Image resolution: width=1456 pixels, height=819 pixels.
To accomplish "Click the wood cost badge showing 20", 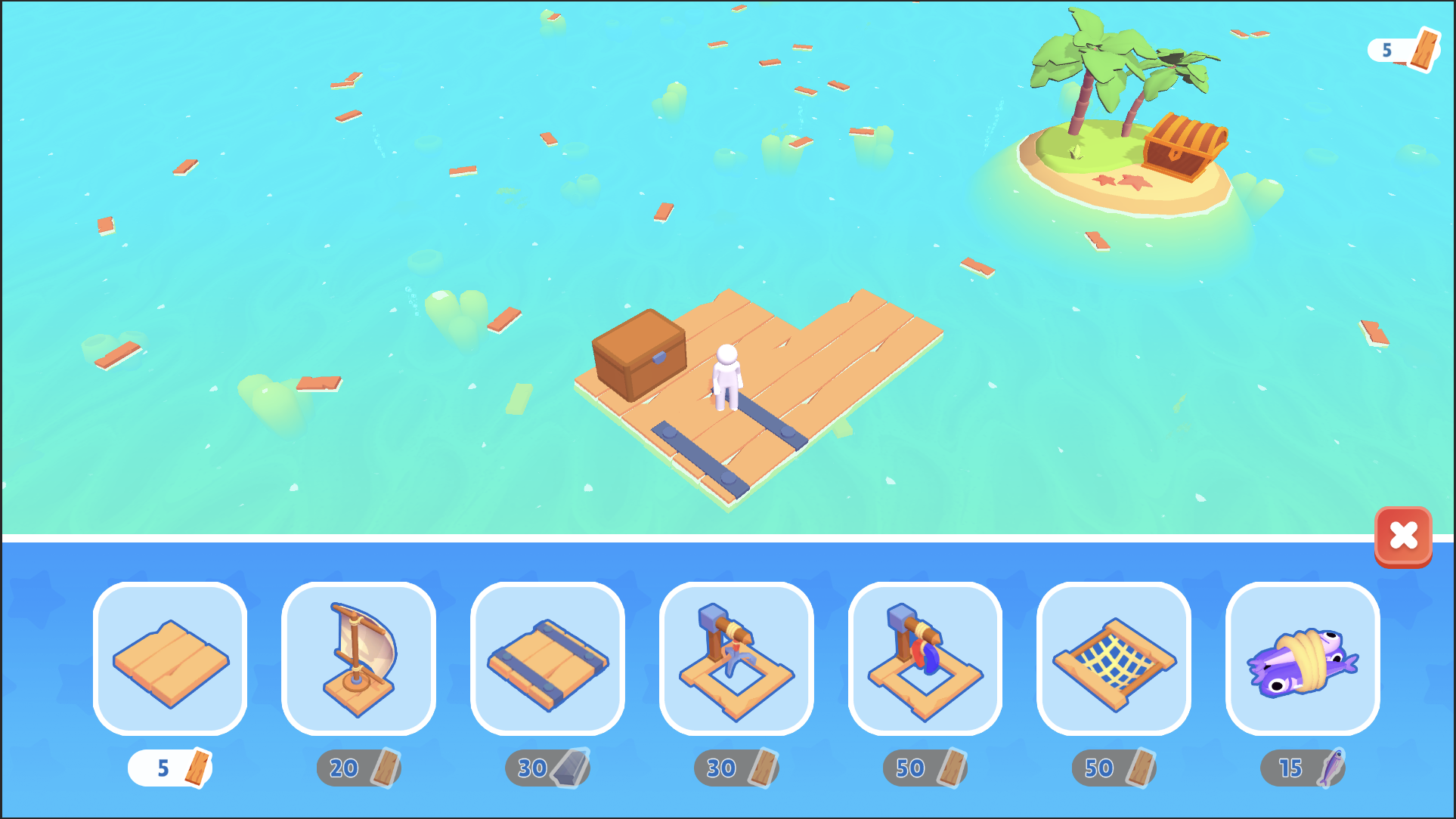I will tap(358, 768).
